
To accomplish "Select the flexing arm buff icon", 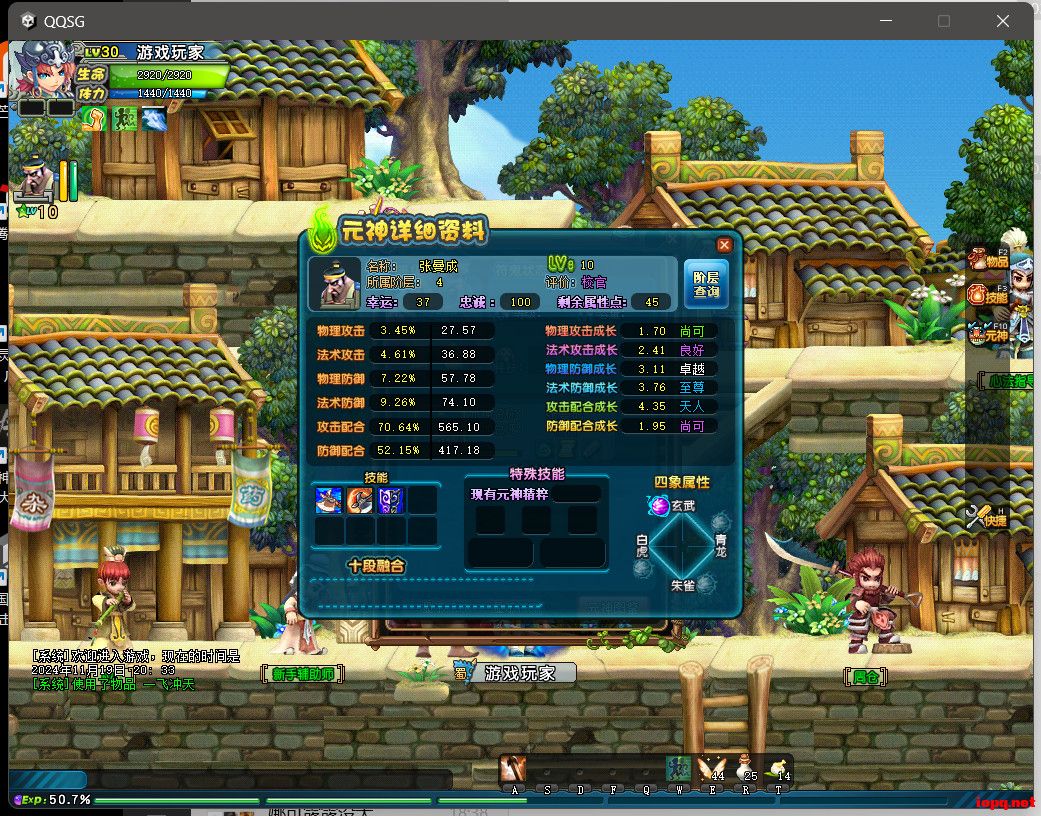I will click(94, 120).
